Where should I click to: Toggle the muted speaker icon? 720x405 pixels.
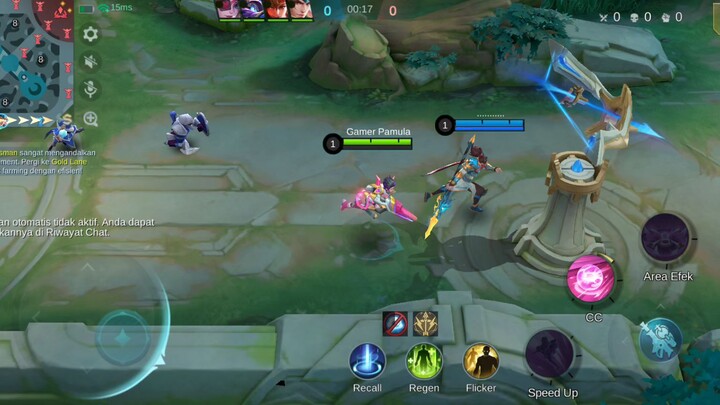[x=91, y=62]
